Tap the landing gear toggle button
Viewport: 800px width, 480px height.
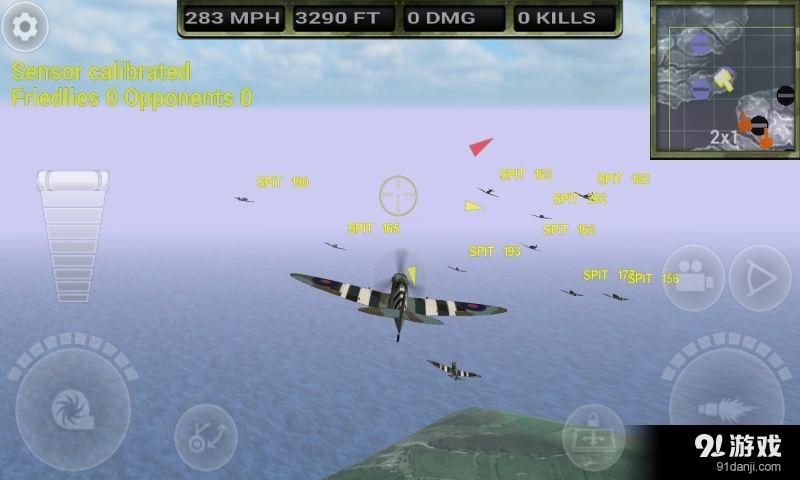click(205, 435)
